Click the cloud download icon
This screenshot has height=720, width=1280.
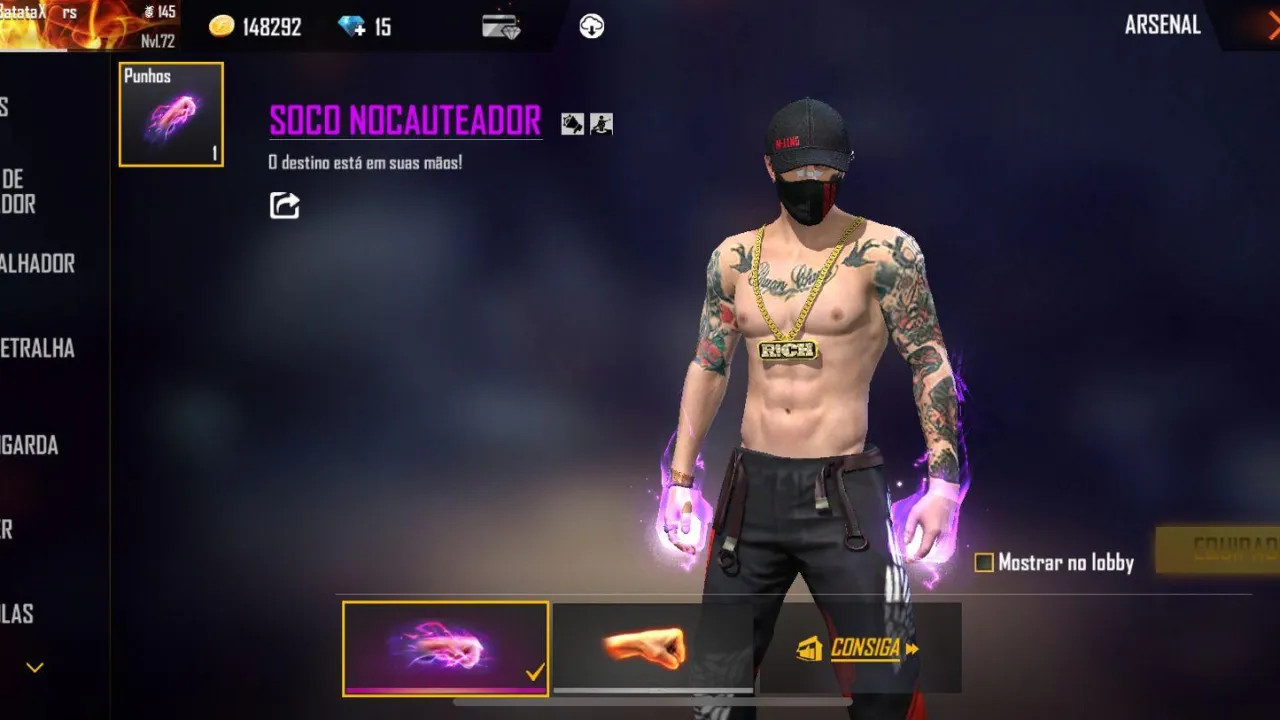point(589,26)
